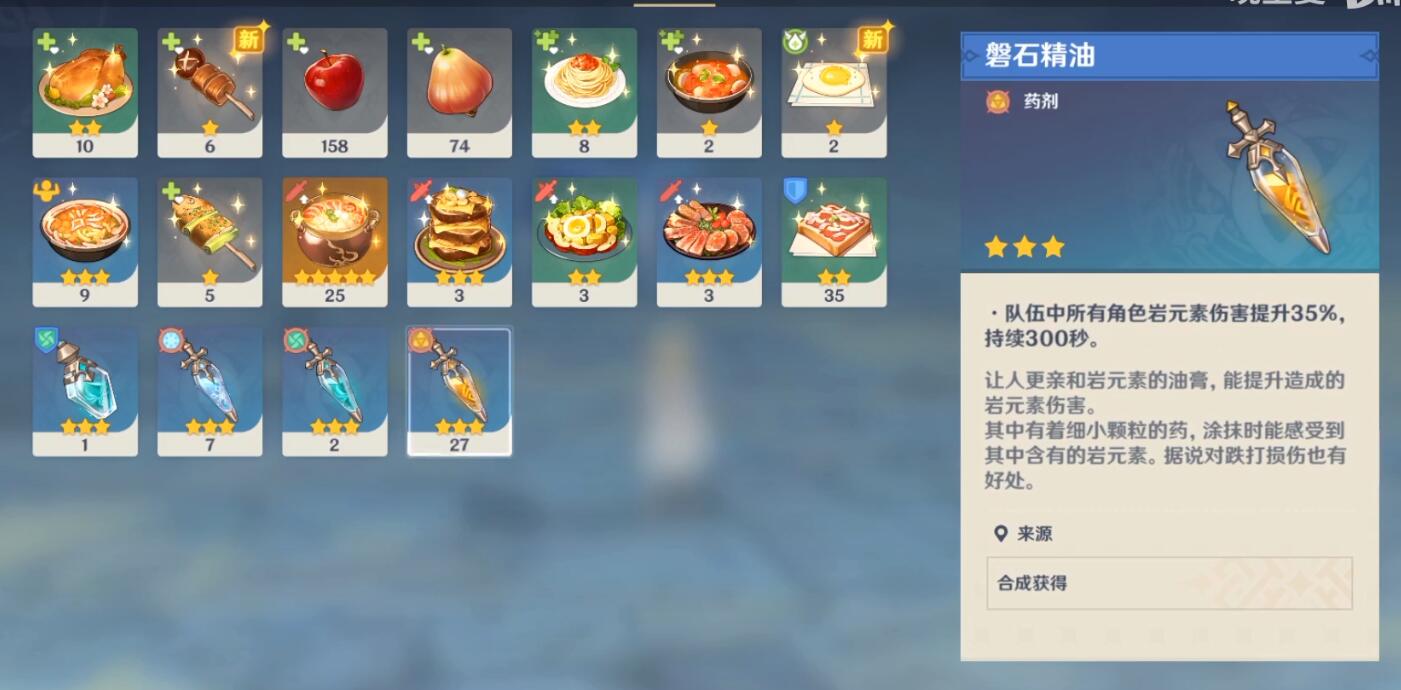Select the orange geo potion stack of 27

pyautogui.click(x=460, y=391)
